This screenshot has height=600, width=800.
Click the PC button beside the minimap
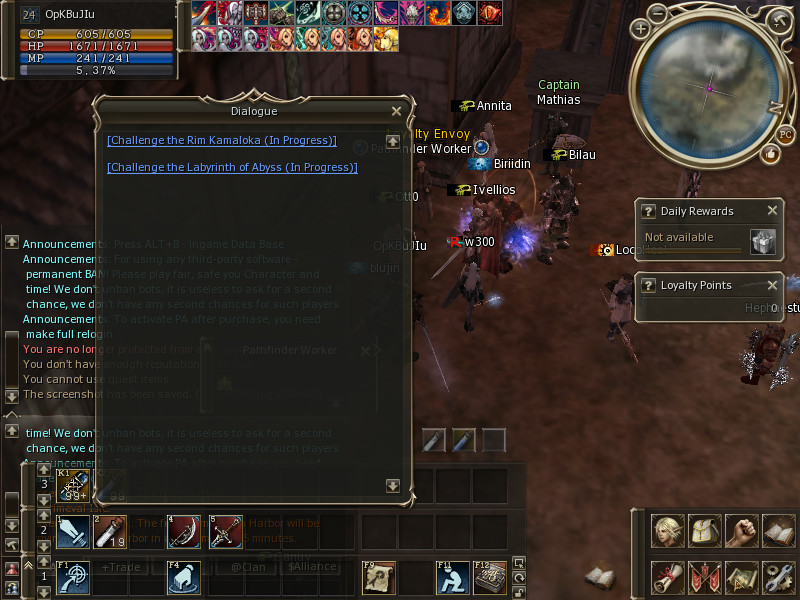pyautogui.click(x=784, y=136)
